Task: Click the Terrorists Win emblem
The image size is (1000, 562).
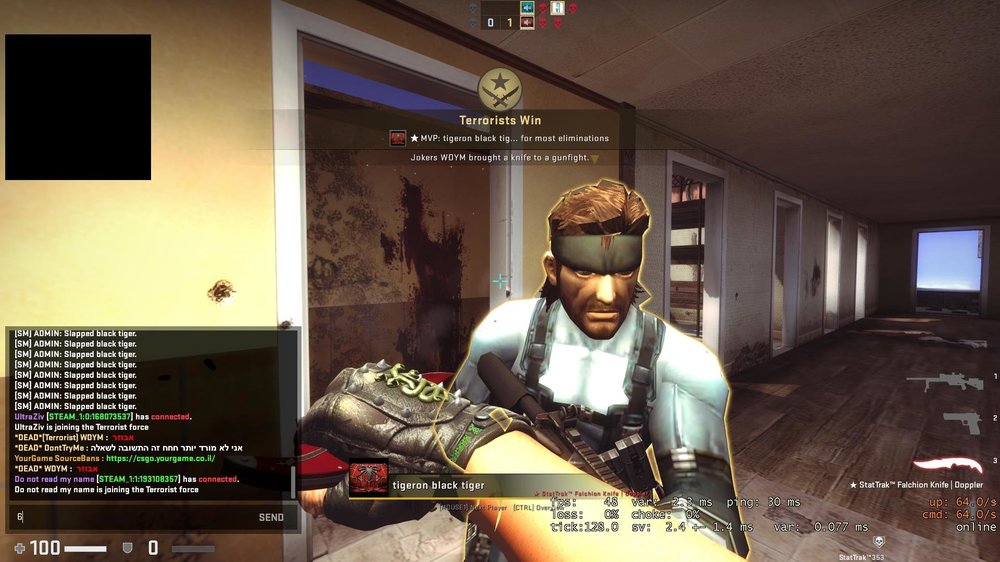Action: (499, 89)
